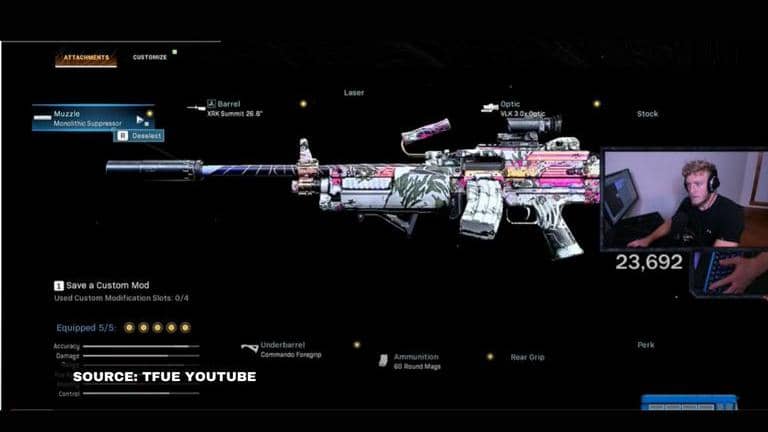Open the Optic VLK 3.0x slot

521,109
